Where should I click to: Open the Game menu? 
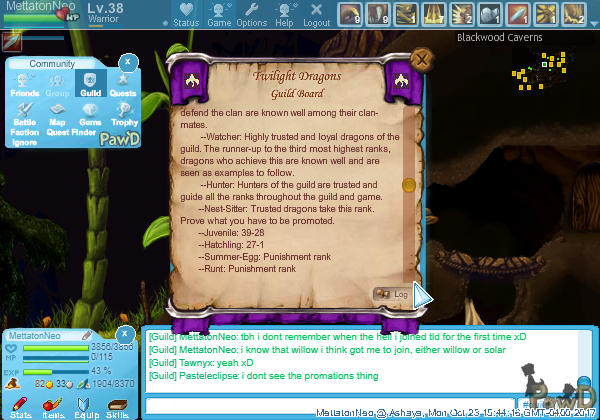pyautogui.click(x=219, y=13)
